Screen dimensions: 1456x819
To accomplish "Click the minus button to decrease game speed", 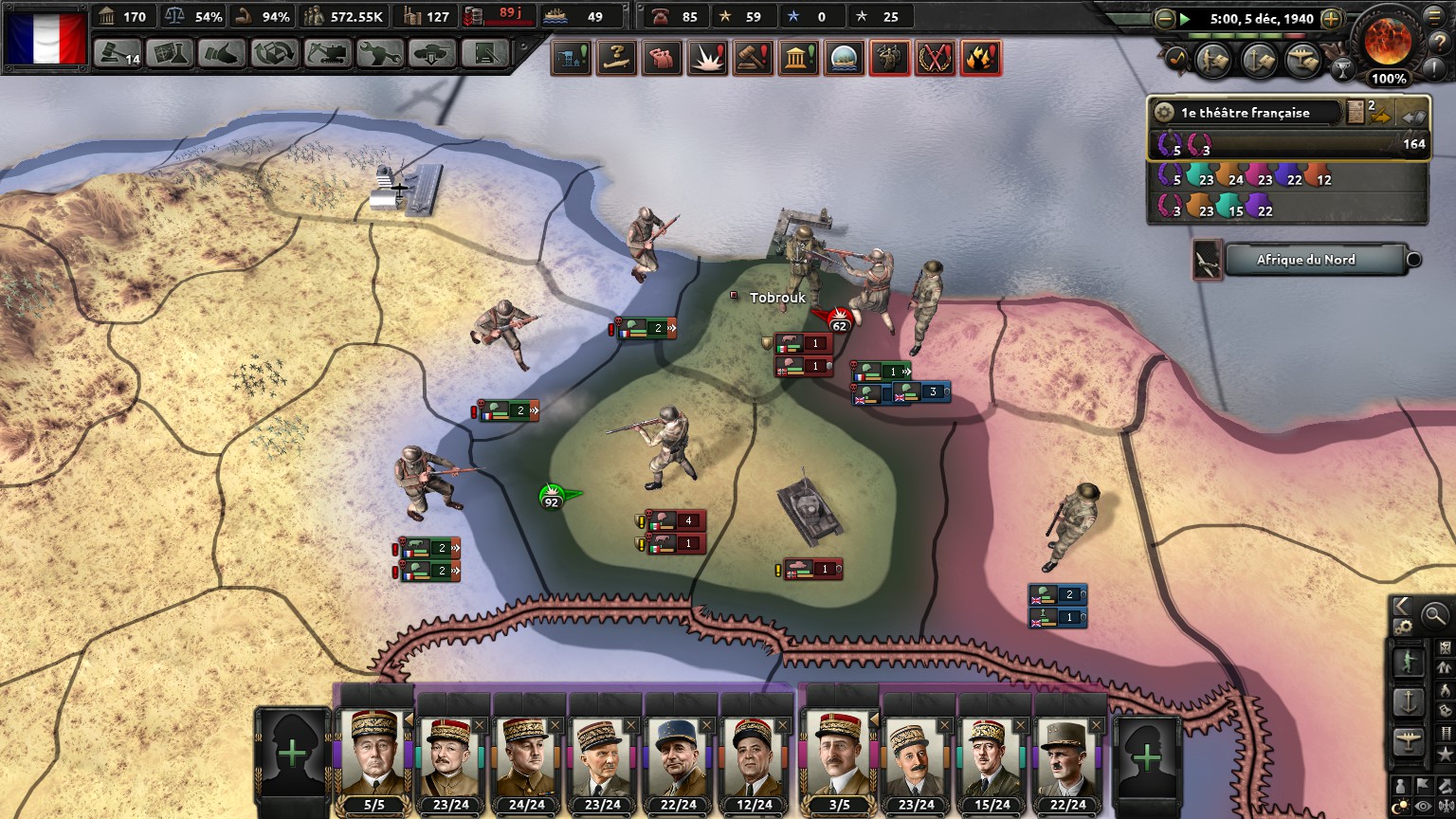I will click(x=1164, y=18).
